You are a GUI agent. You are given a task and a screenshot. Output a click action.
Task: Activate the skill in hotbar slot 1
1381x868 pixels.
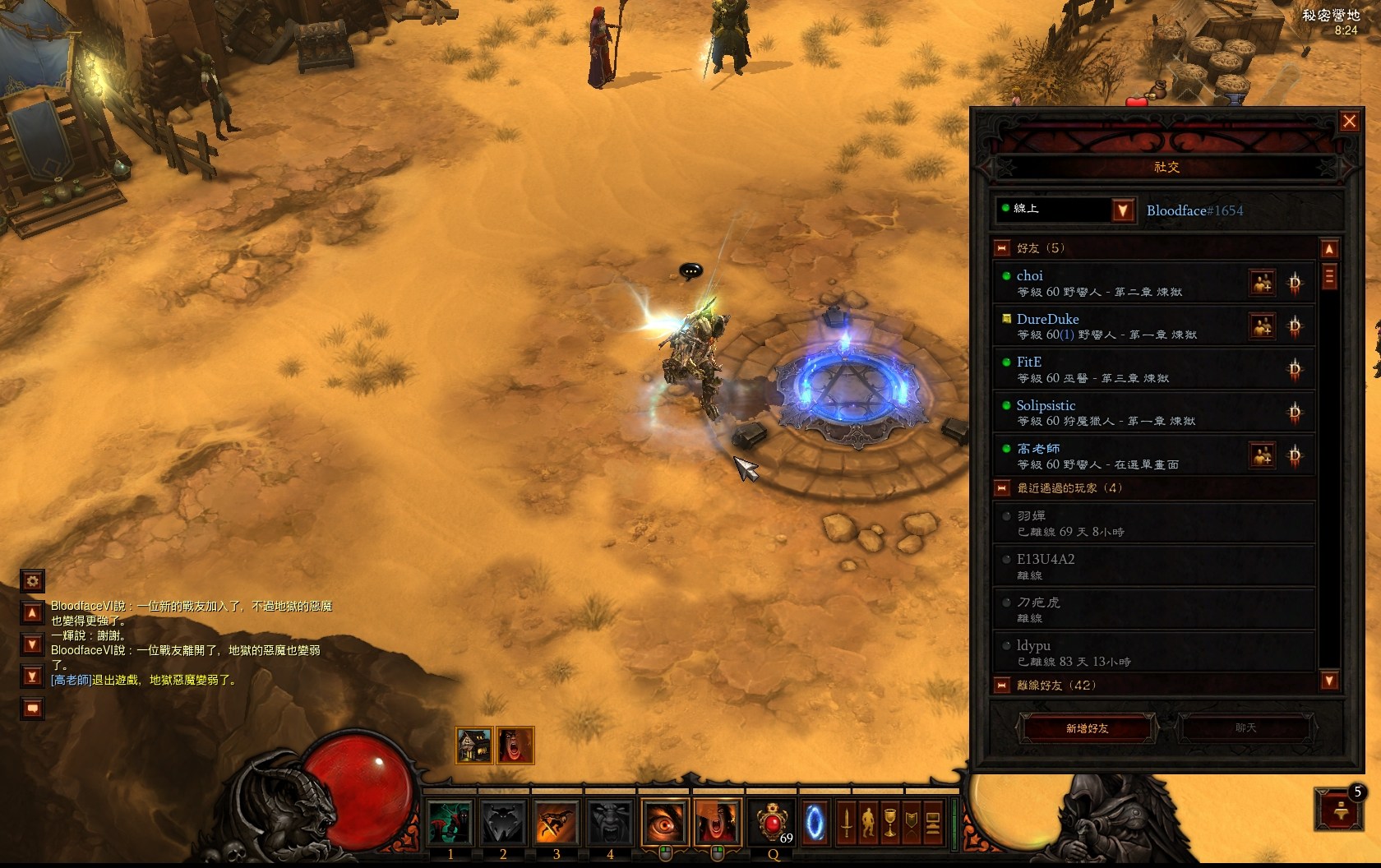point(450,823)
